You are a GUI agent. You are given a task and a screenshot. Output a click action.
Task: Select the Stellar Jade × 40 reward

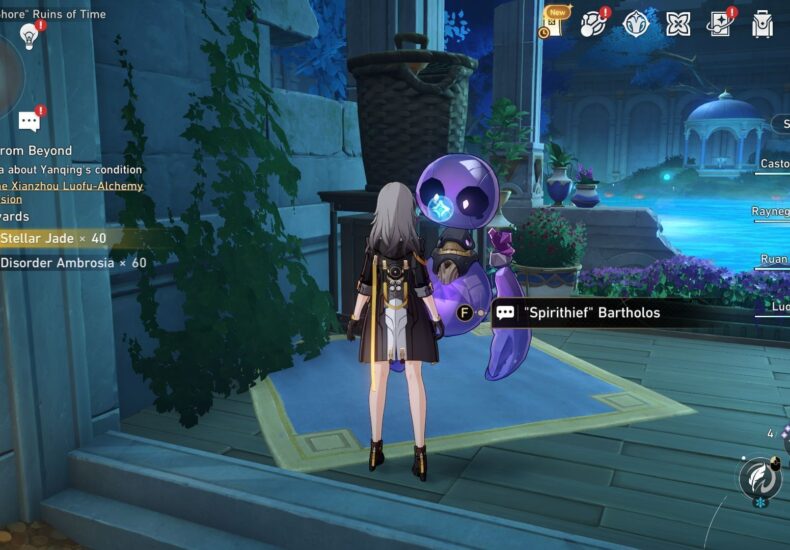pyautogui.click(x=55, y=238)
